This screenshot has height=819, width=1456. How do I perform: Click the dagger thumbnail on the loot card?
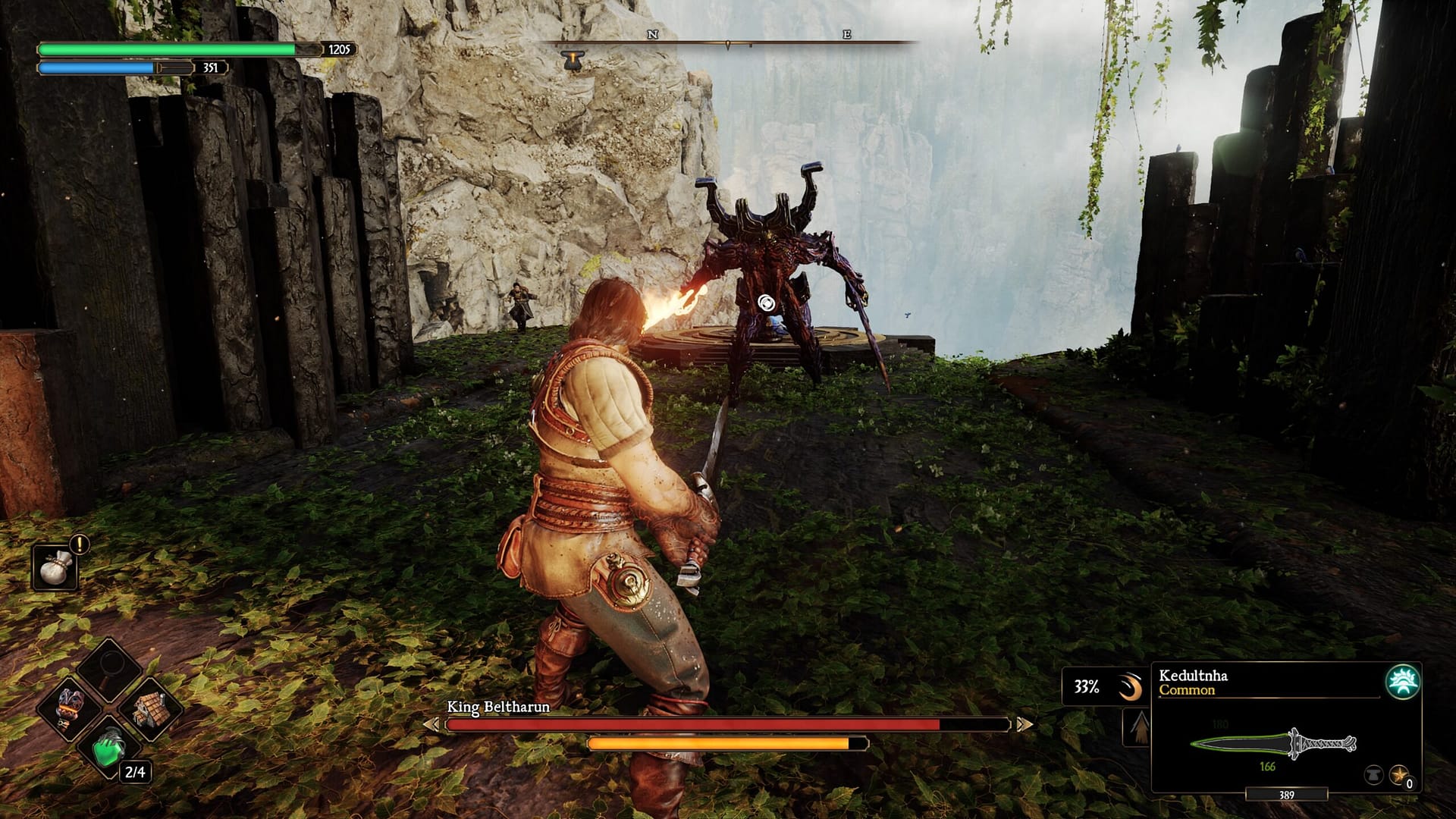1272,742
